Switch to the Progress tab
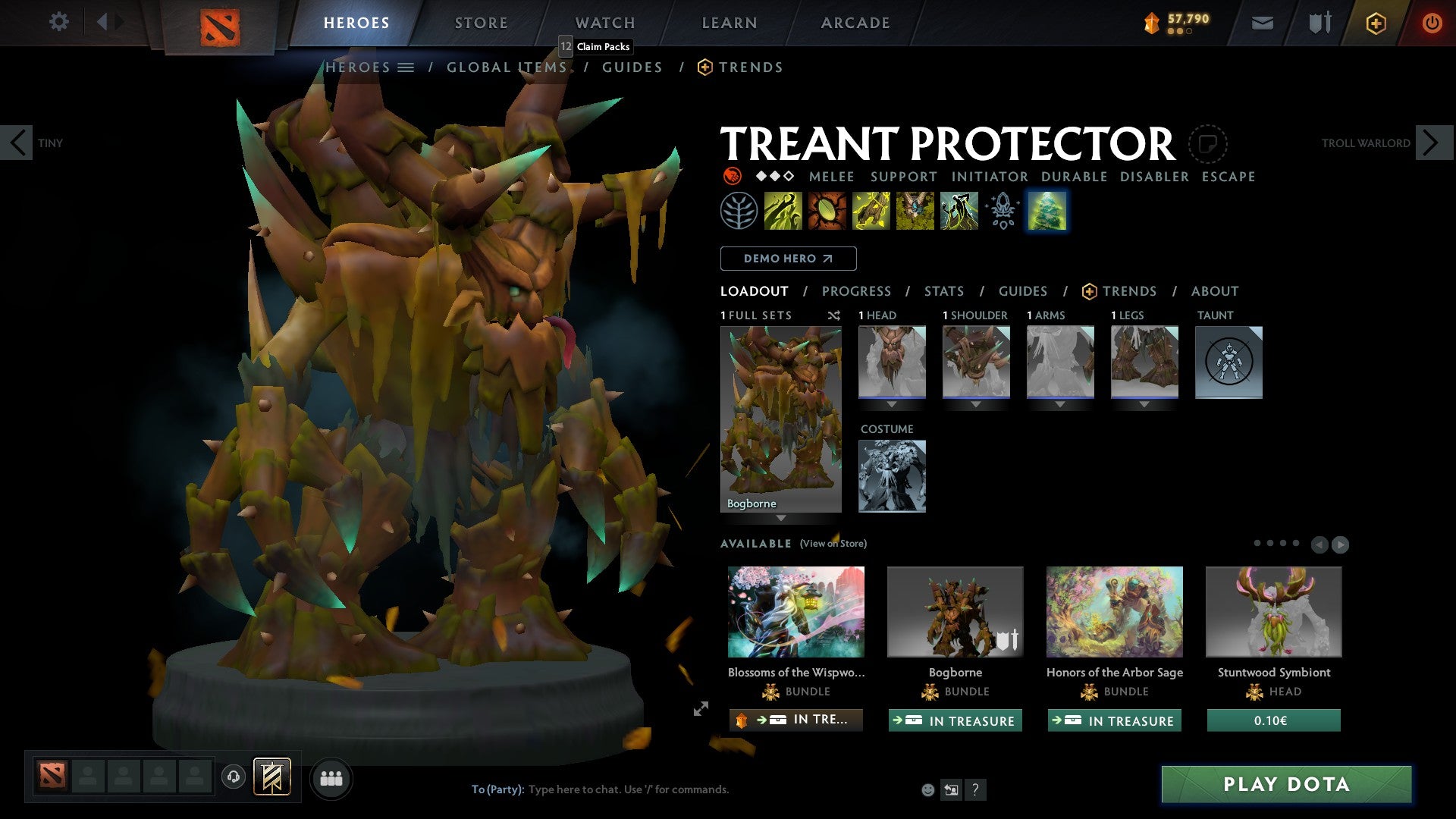 [857, 290]
